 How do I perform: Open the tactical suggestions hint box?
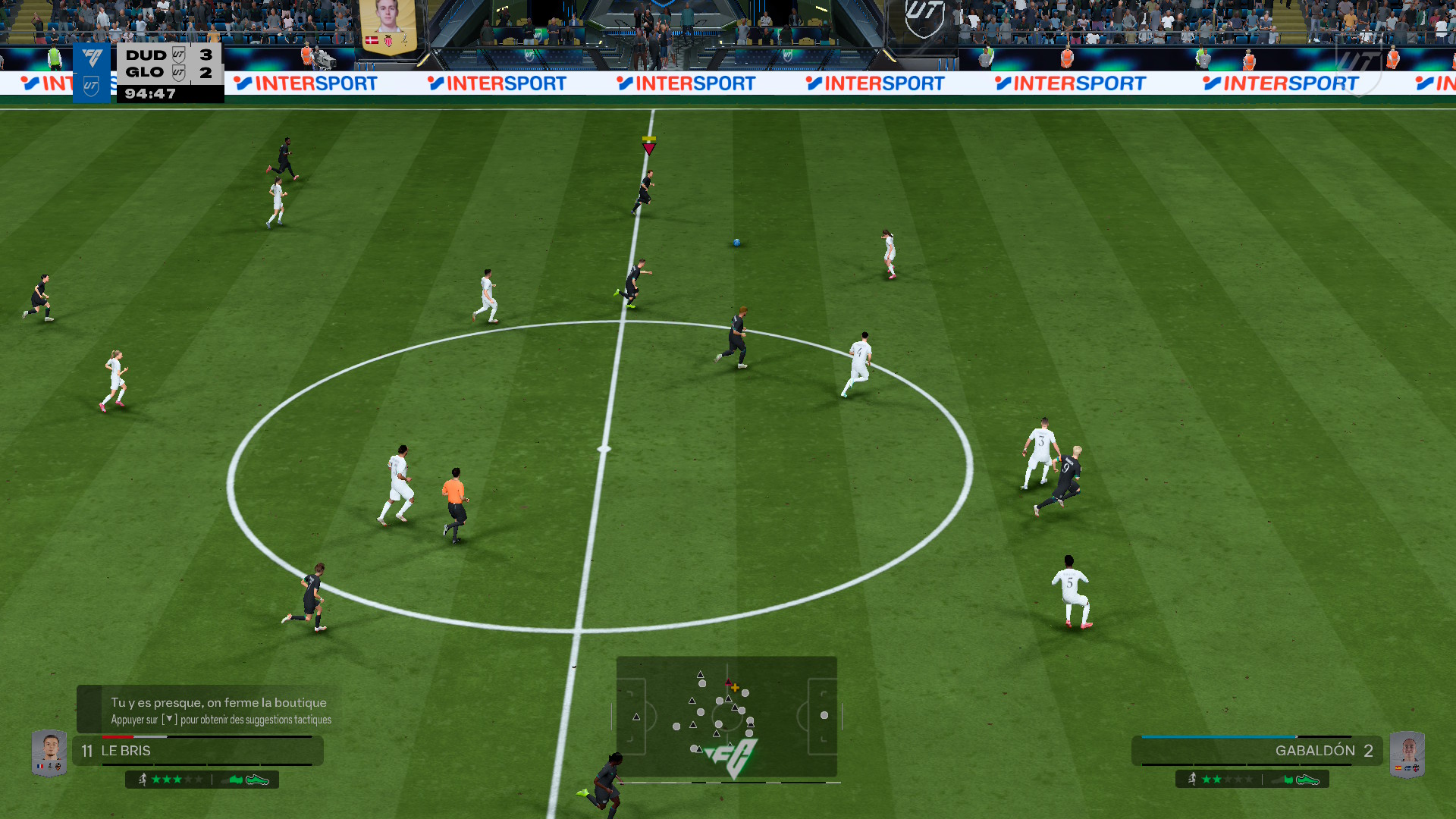tap(209, 711)
